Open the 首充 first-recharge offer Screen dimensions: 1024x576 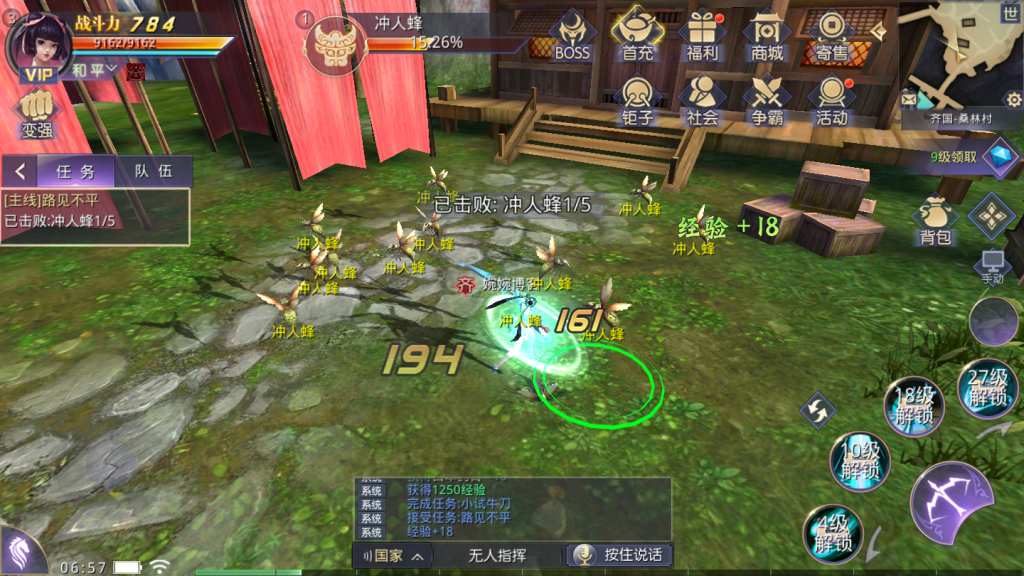pos(638,35)
